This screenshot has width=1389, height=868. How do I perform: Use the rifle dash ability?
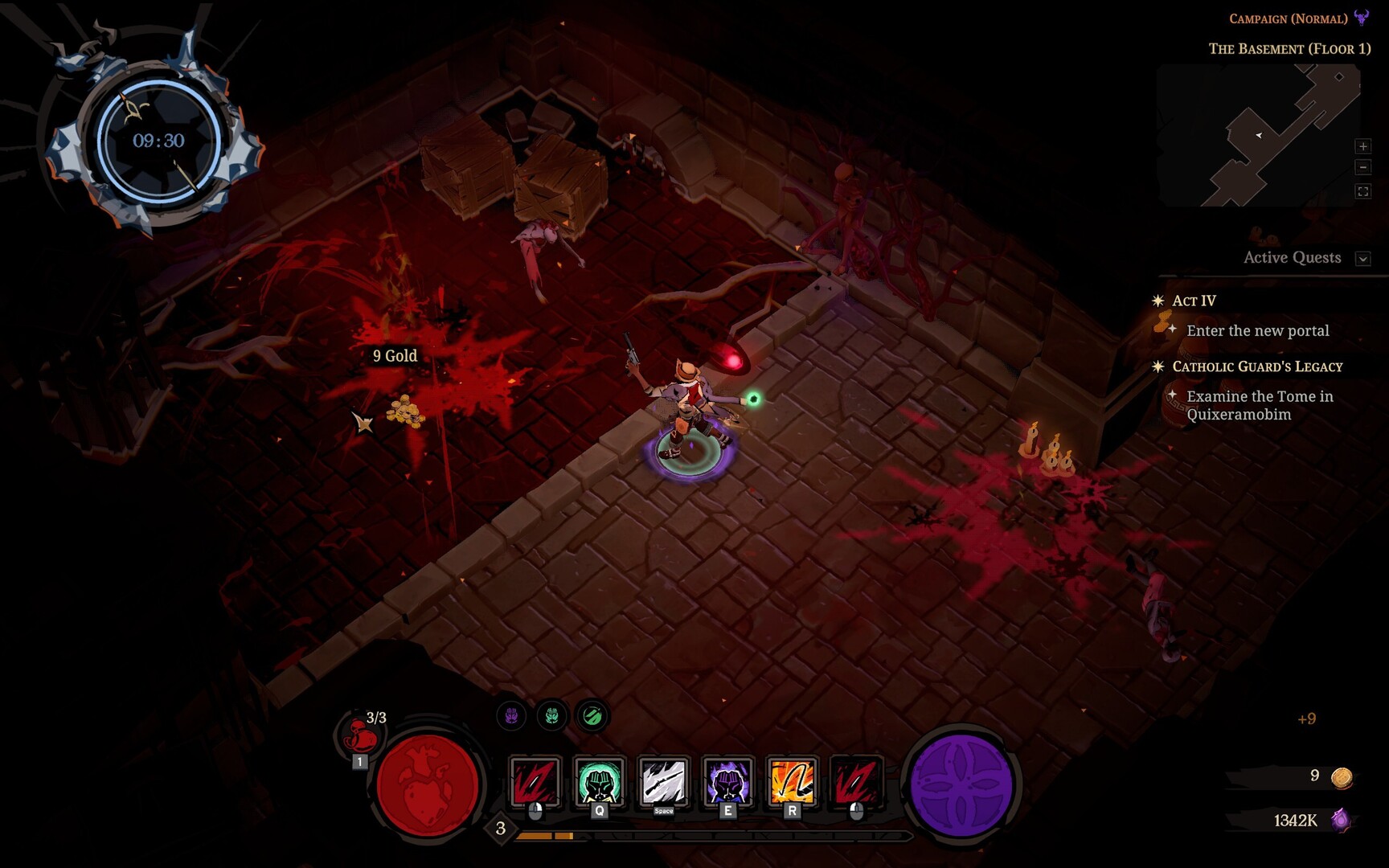click(663, 781)
